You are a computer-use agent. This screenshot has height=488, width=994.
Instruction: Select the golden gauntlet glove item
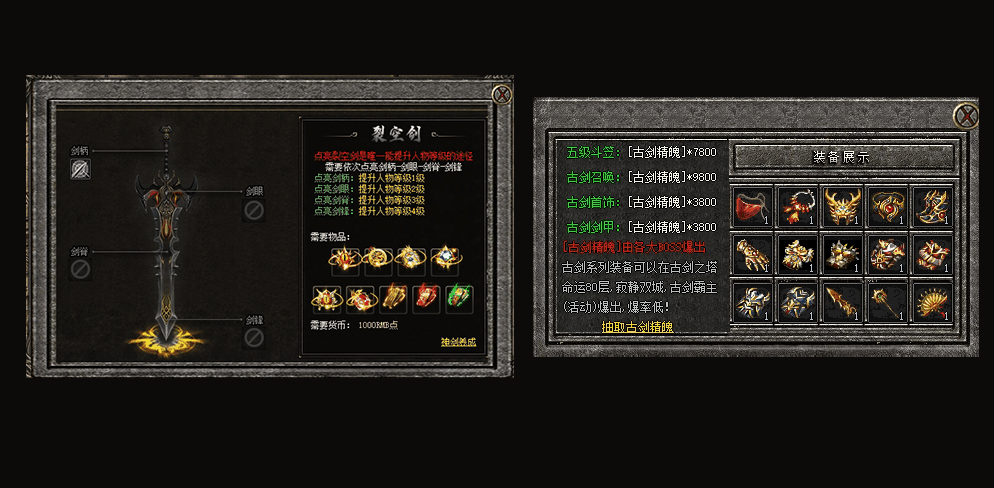click(751, 254)
